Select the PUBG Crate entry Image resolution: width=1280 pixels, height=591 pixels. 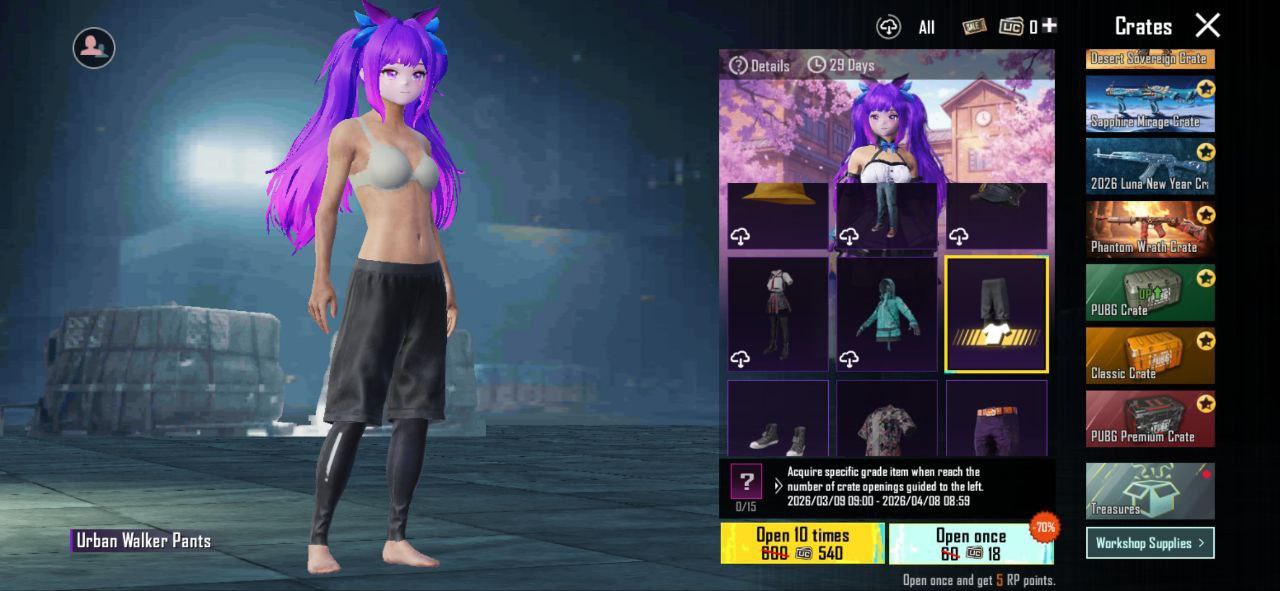tap(1150, 292)
